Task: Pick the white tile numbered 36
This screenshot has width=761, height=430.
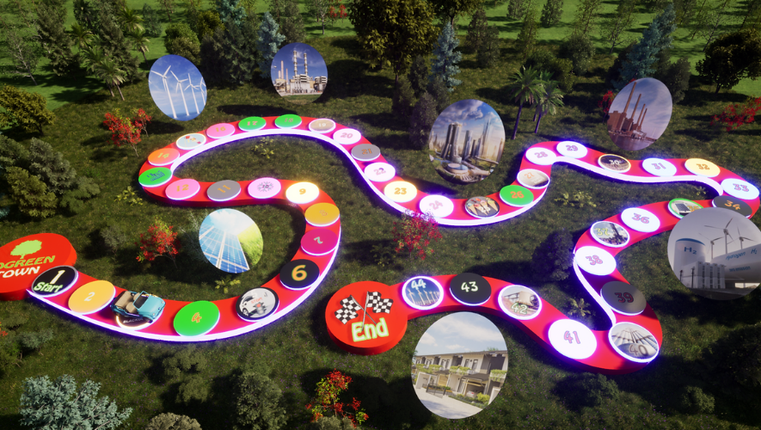Action: pos(640,219)
